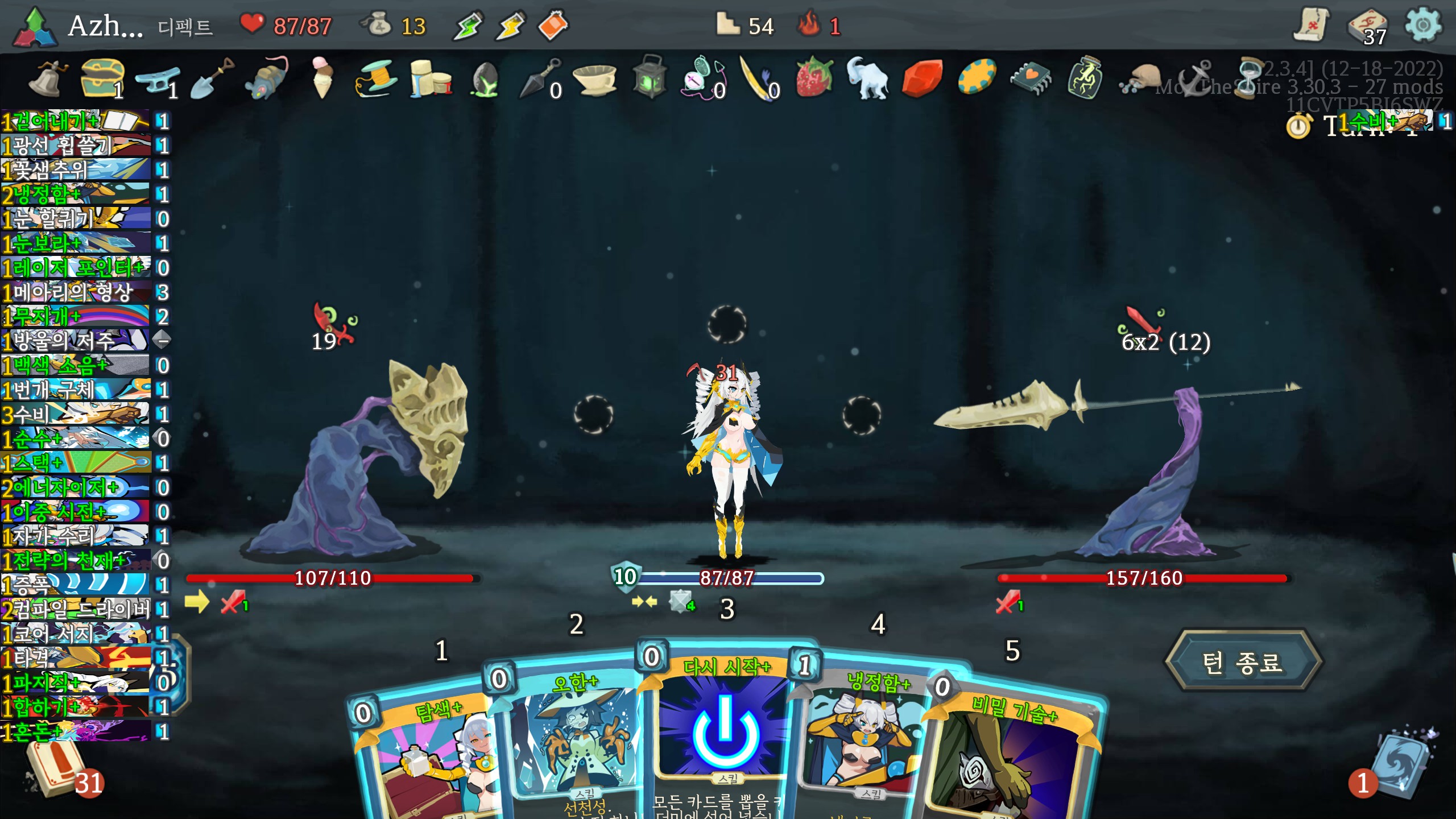Inspect the green lantern relic
This screenshot has width=1456, height=819.
pyautogui.click(x=650, y=77)
